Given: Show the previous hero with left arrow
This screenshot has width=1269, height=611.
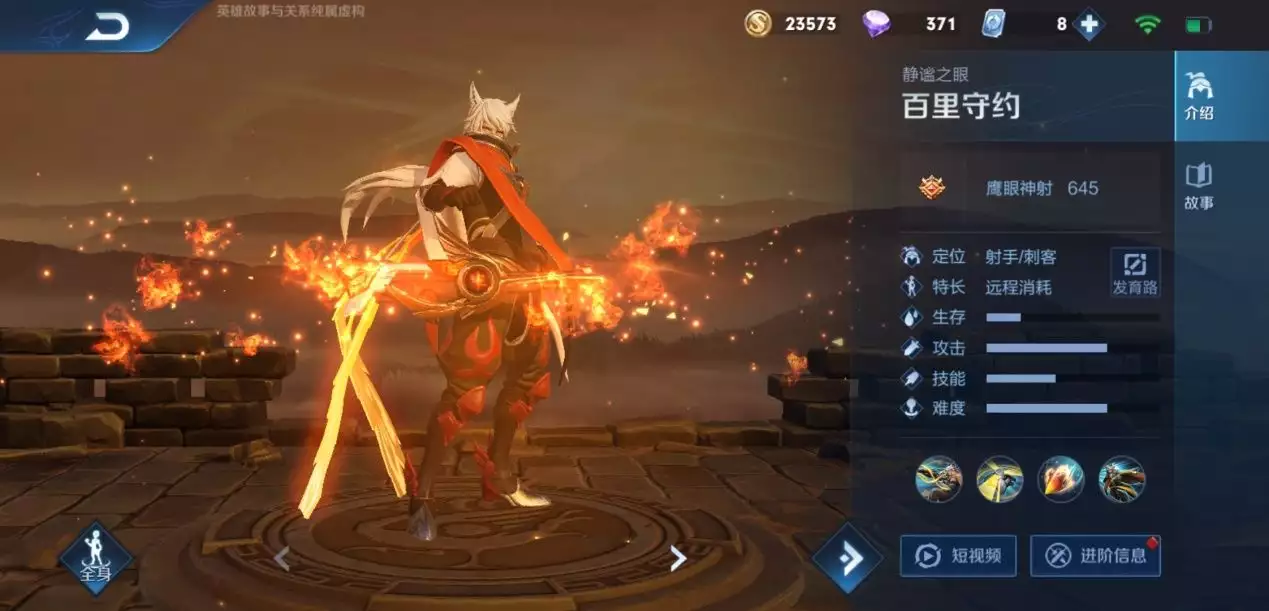Looking at the screenshot, I should click(x=282, y=558).
